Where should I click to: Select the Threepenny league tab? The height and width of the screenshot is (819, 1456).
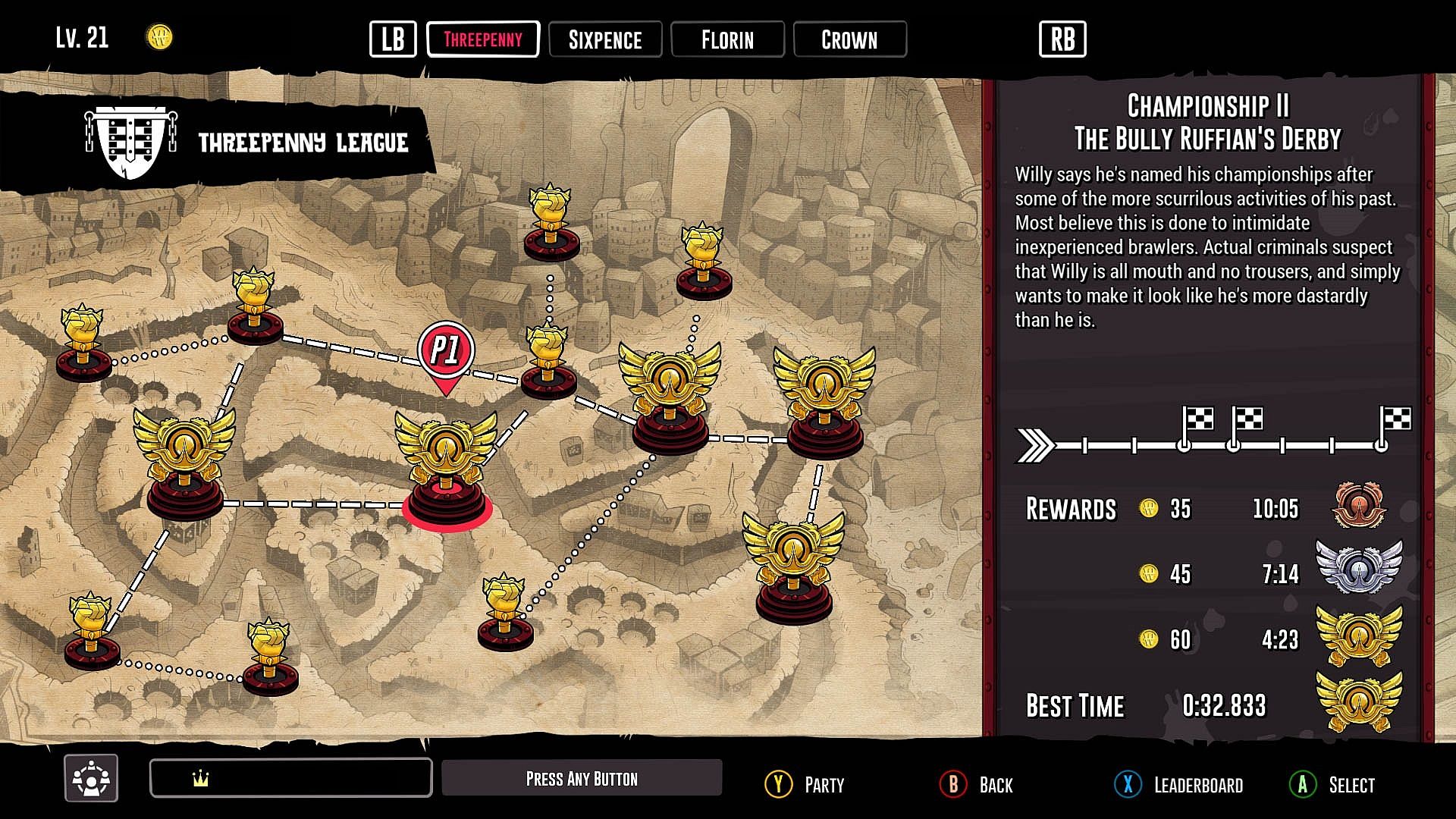tap(483, 39)
